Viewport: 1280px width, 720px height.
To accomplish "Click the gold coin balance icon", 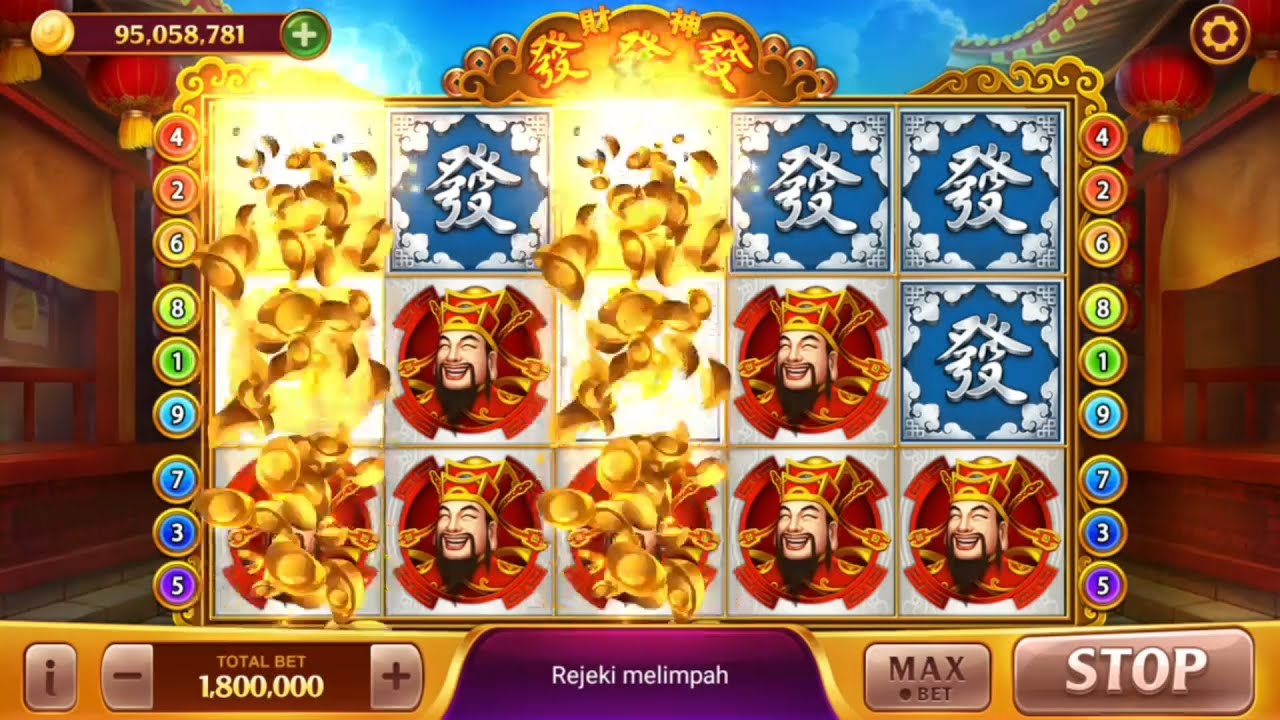I will coord(51,33).
